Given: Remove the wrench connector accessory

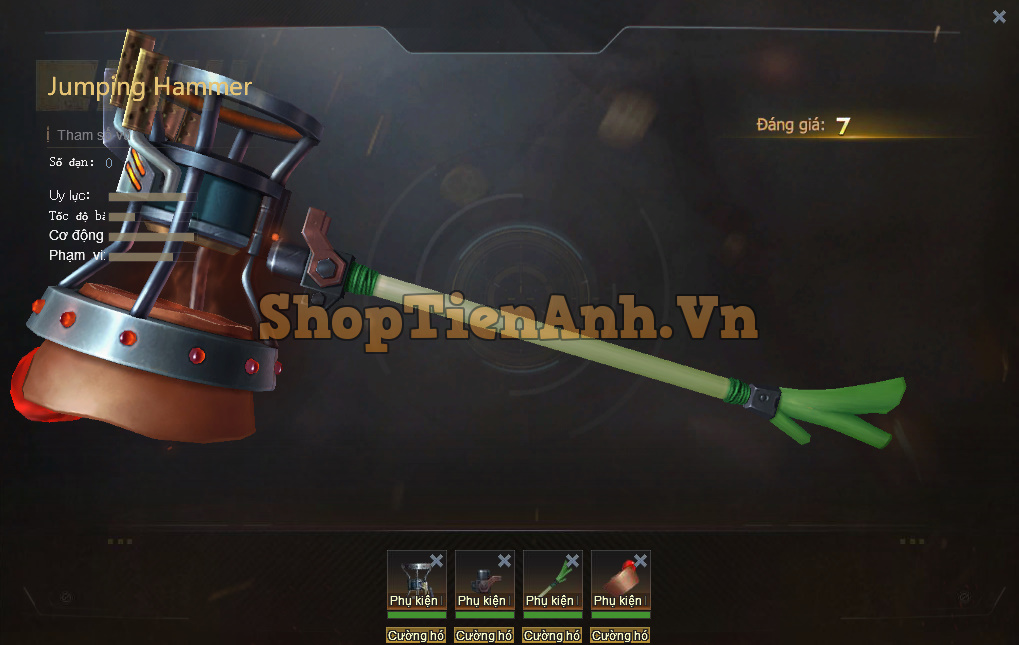Looking at the screenshot, I should 504,561.
